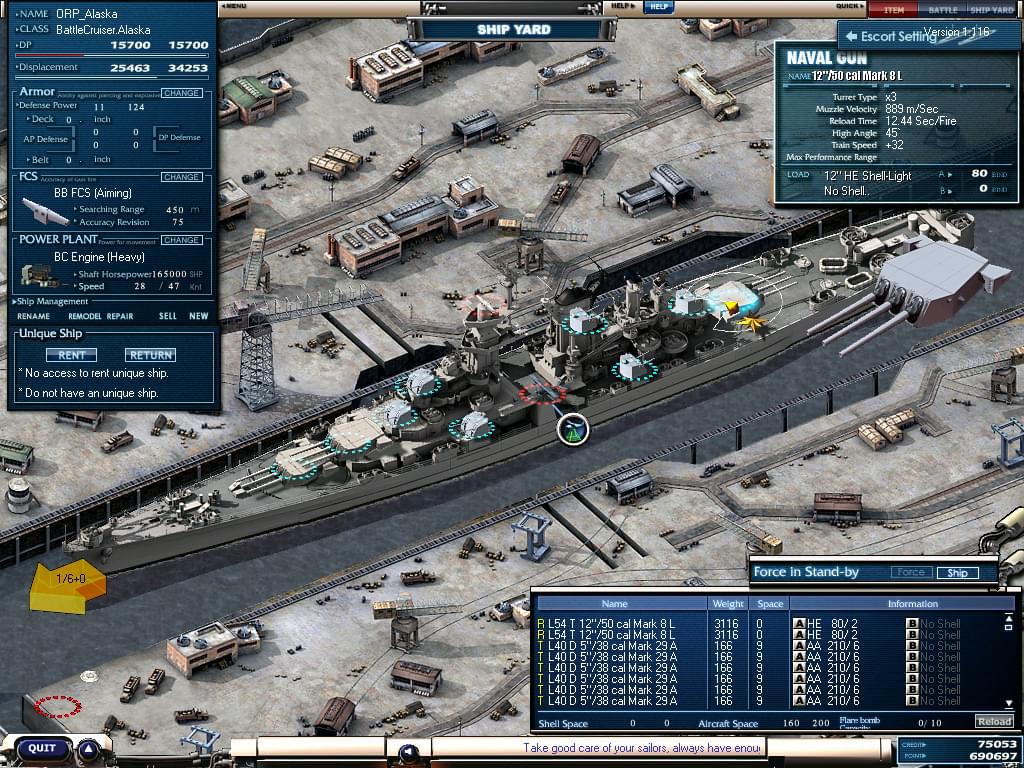1024x768 pixels.
Task: Open the blue Help button
Action: pyautogui.click(x=657, y=6)
